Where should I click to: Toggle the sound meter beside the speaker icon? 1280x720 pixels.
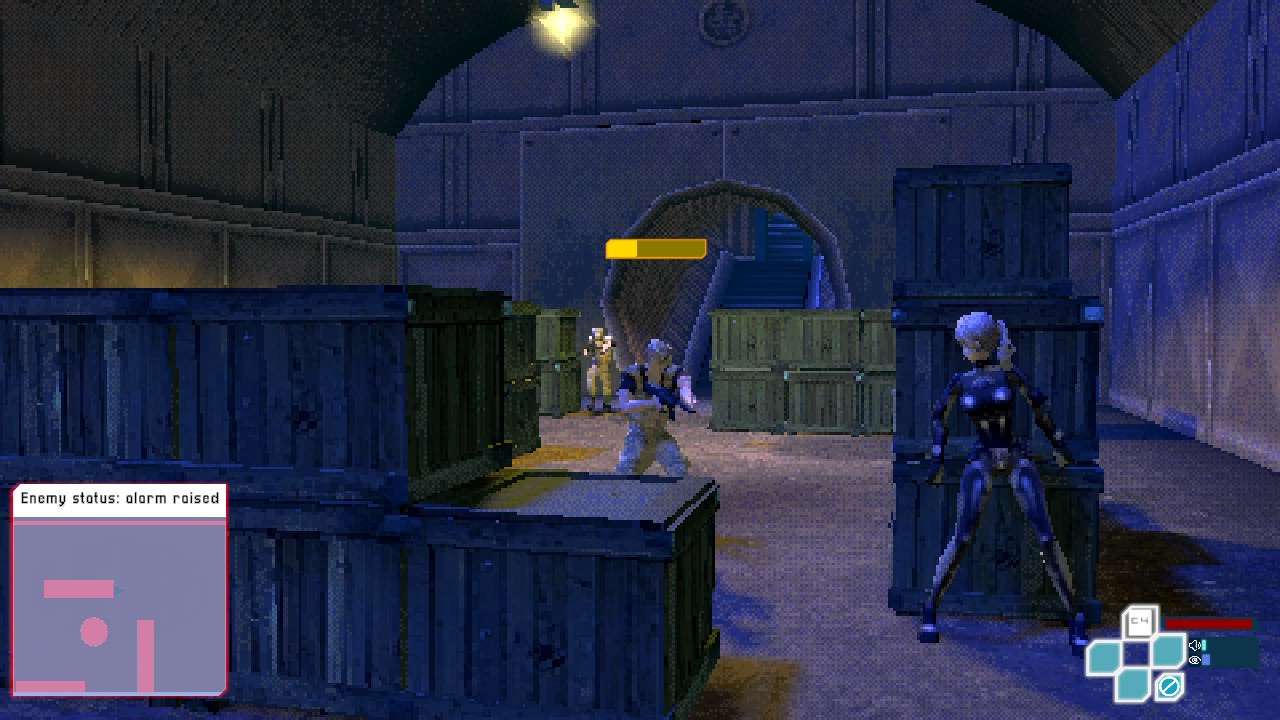click(x=1204, y=645)
